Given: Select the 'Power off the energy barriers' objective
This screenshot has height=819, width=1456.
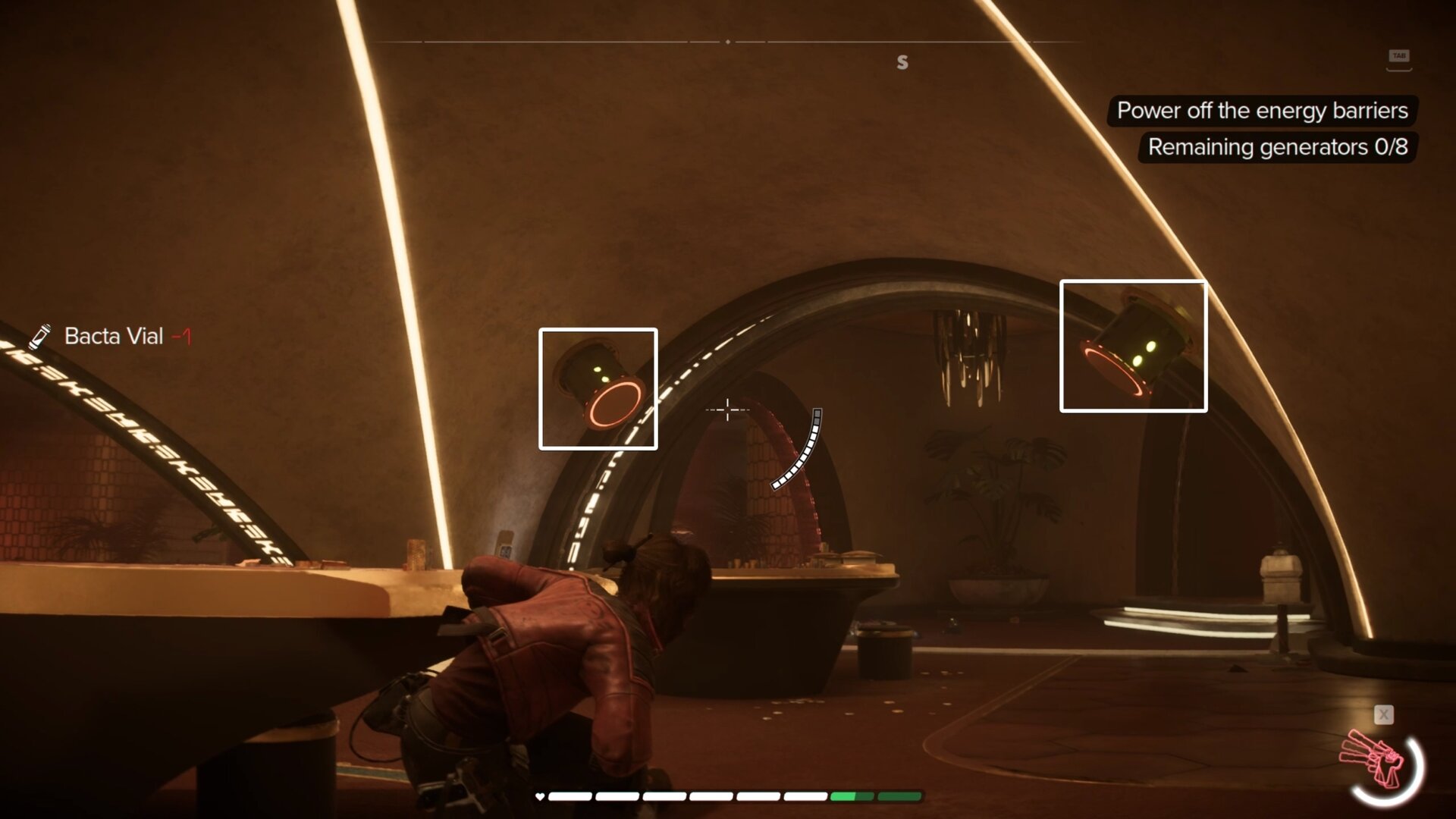Looking at the screenshot, I should (x=1262, y=111).
